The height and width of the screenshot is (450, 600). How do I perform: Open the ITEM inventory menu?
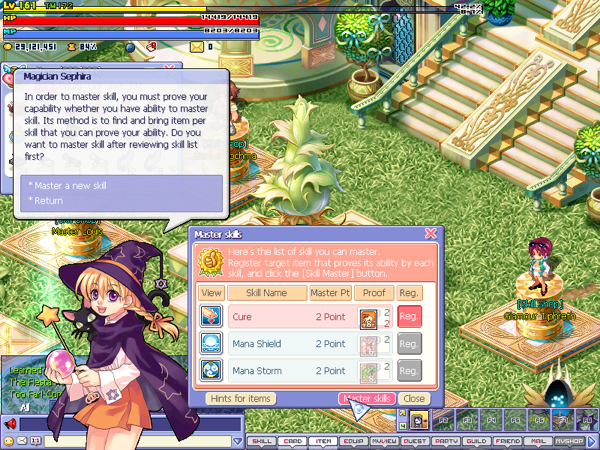click(x=324, y=439)
